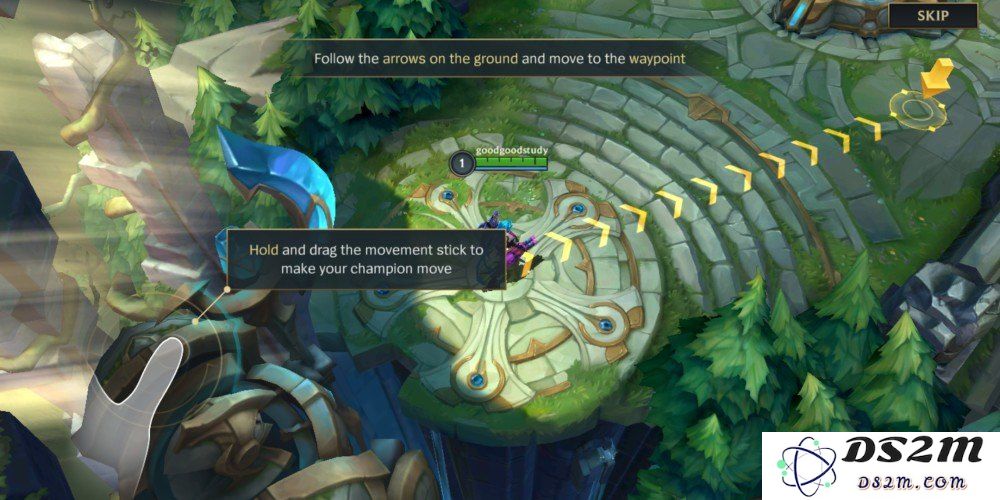Skip the tutorial with the SKIP button
Viewport: 1000px width, 500px height.
coord(932,15)
